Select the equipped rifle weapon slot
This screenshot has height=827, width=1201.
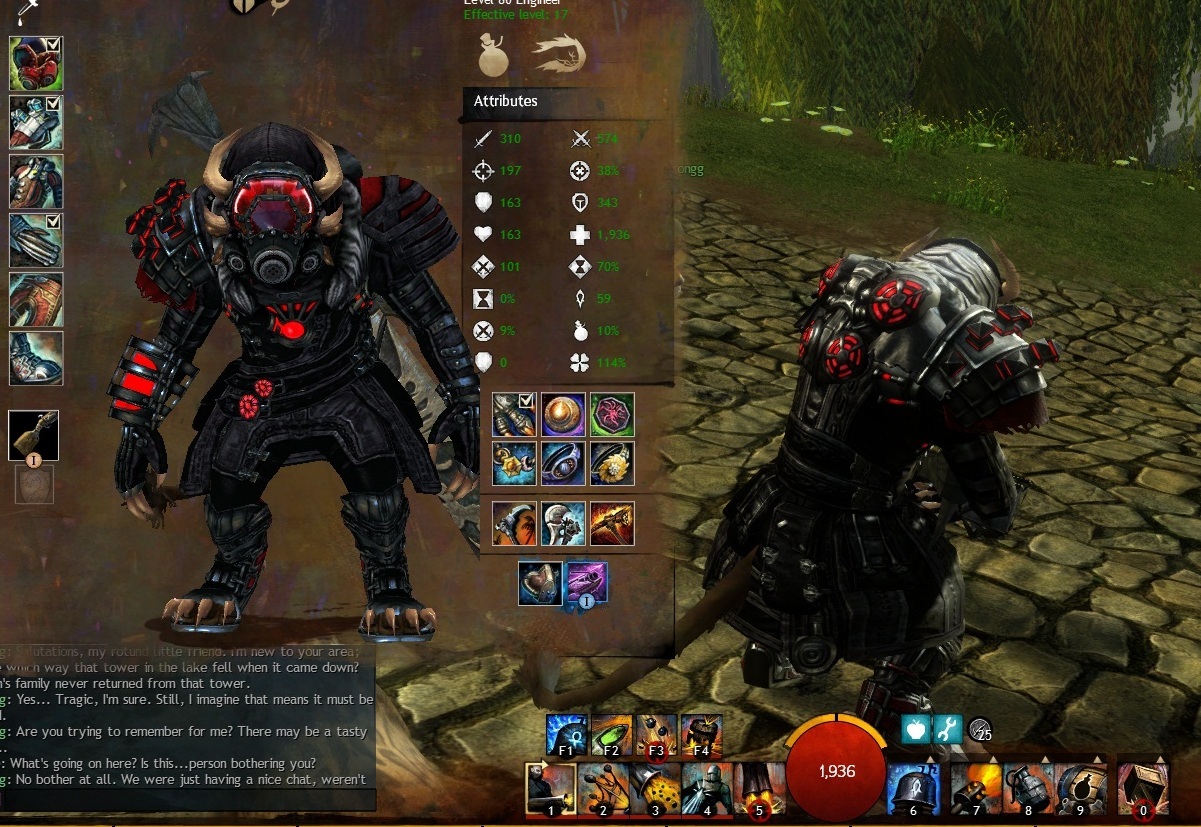click(x=34, y=436)
